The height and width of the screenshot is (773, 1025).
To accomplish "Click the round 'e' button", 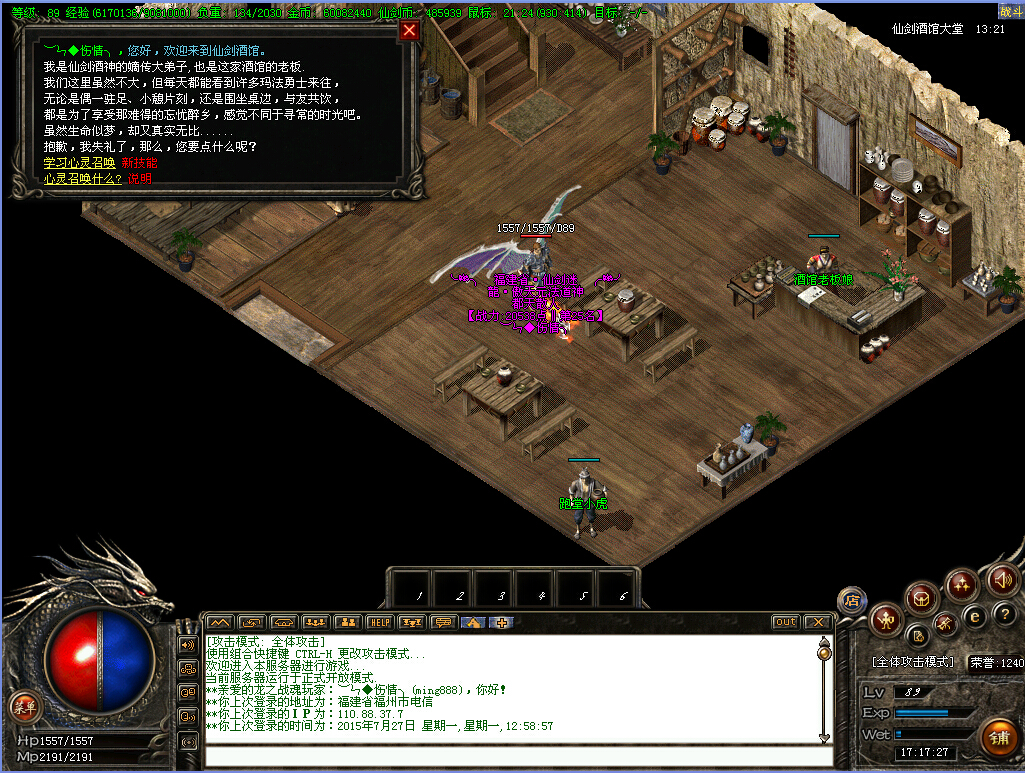I will coord(975,616).
